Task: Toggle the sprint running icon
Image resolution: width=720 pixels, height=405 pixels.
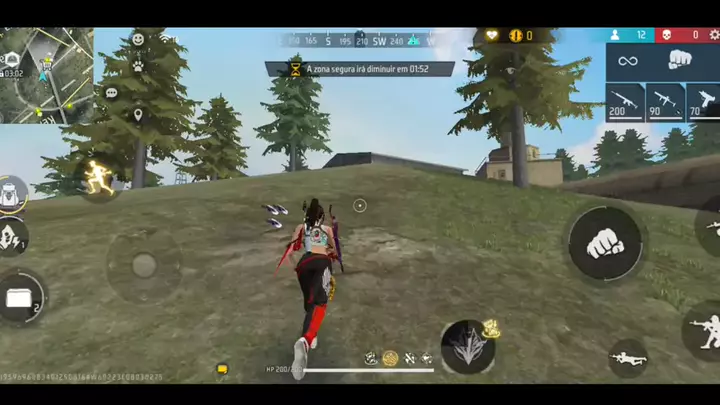Action: pyautogui.click(x=98, y=178)
